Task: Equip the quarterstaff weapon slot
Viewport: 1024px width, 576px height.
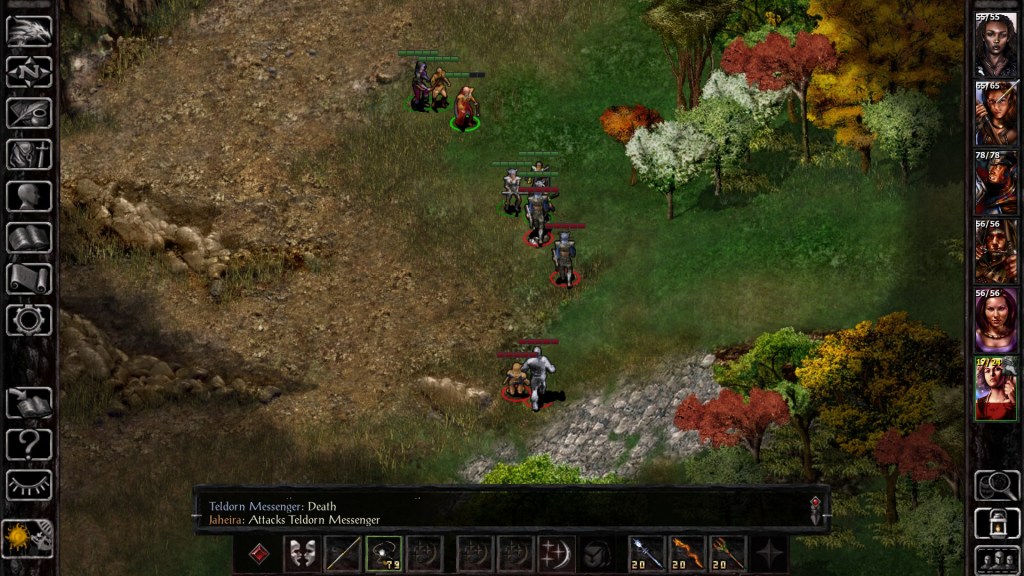Action: [342, 554]
